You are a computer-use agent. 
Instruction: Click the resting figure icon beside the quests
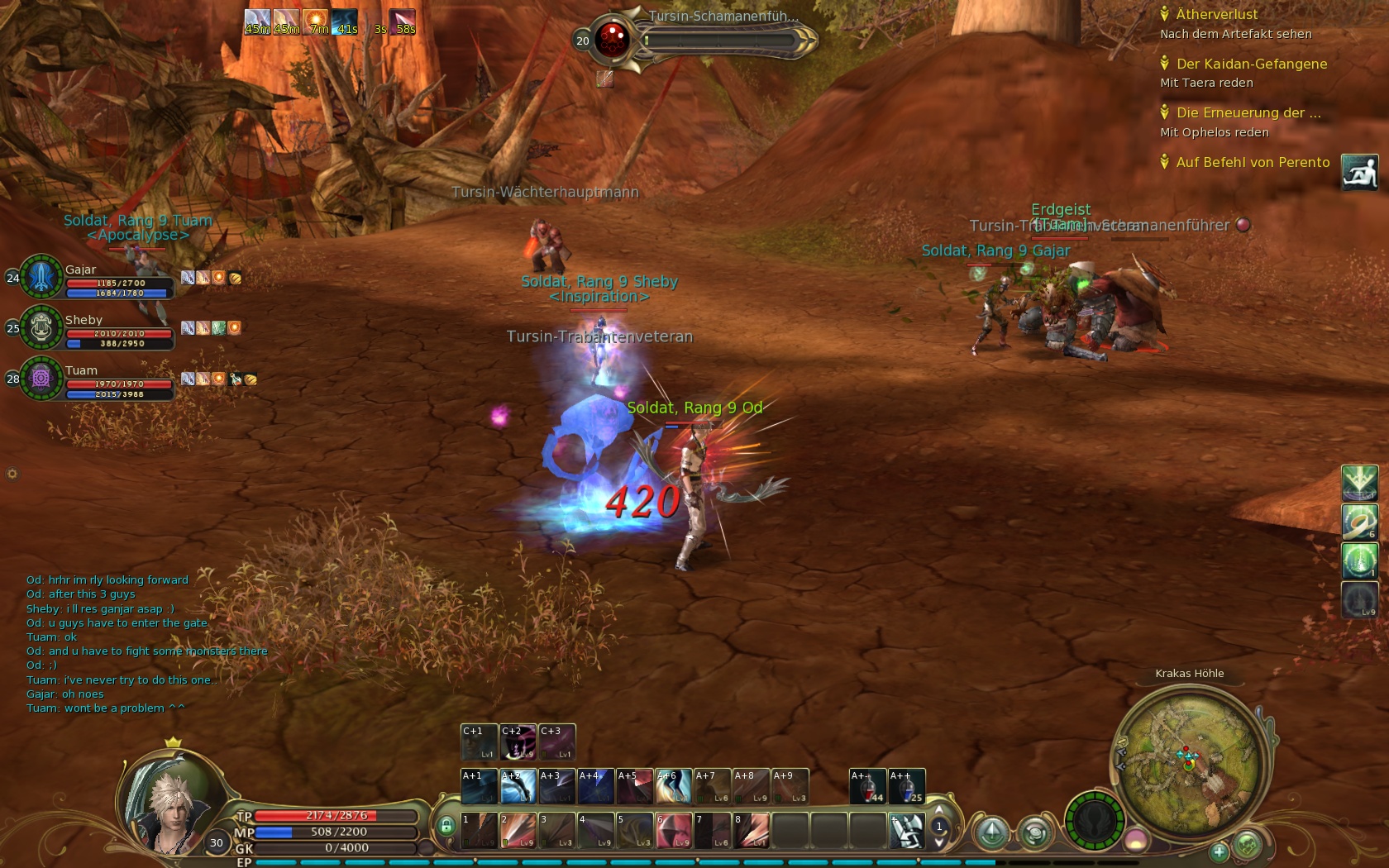click(x=1359, y=172)
